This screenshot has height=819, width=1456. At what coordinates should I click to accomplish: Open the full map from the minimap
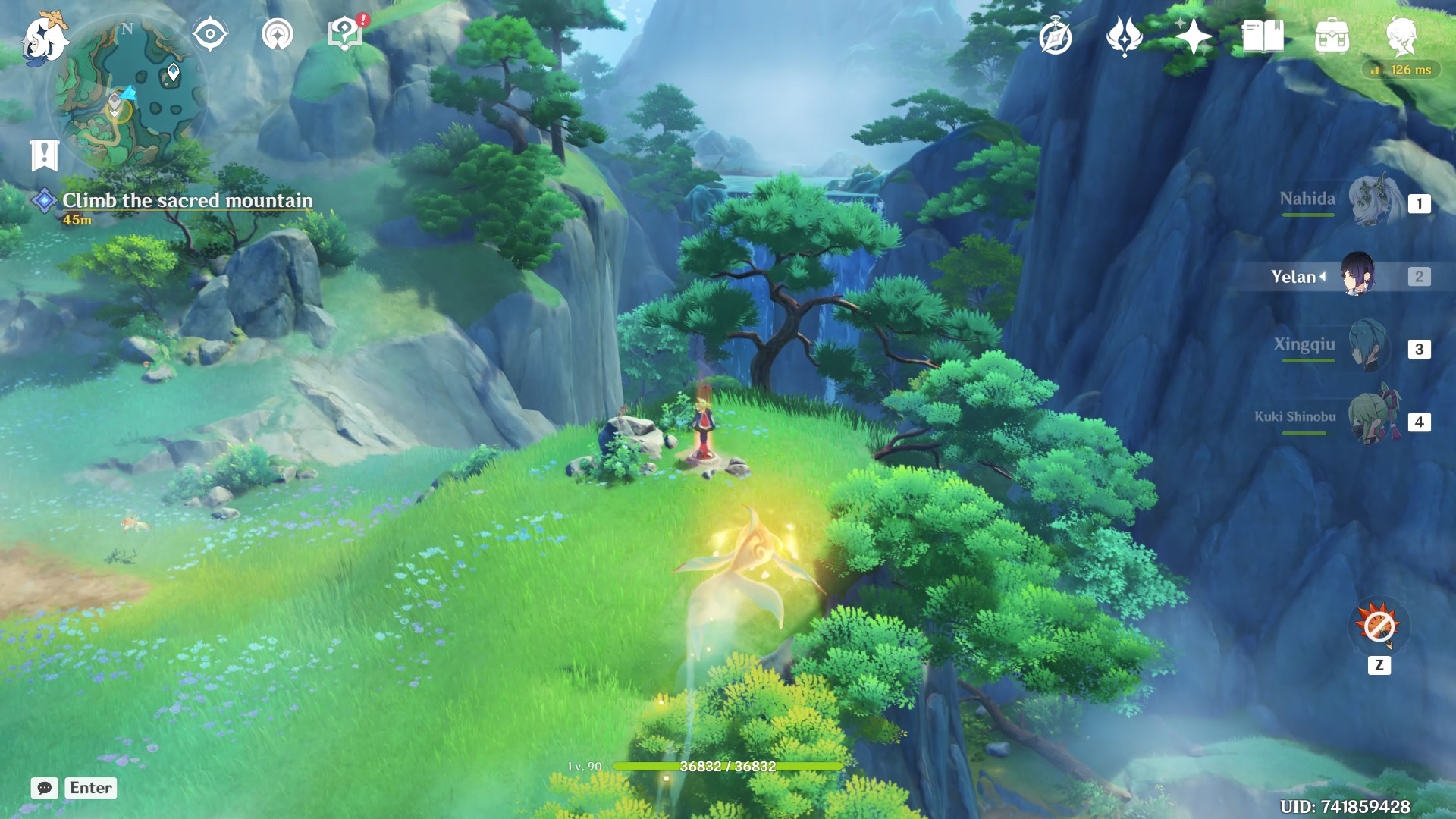(x=127, y=93)
